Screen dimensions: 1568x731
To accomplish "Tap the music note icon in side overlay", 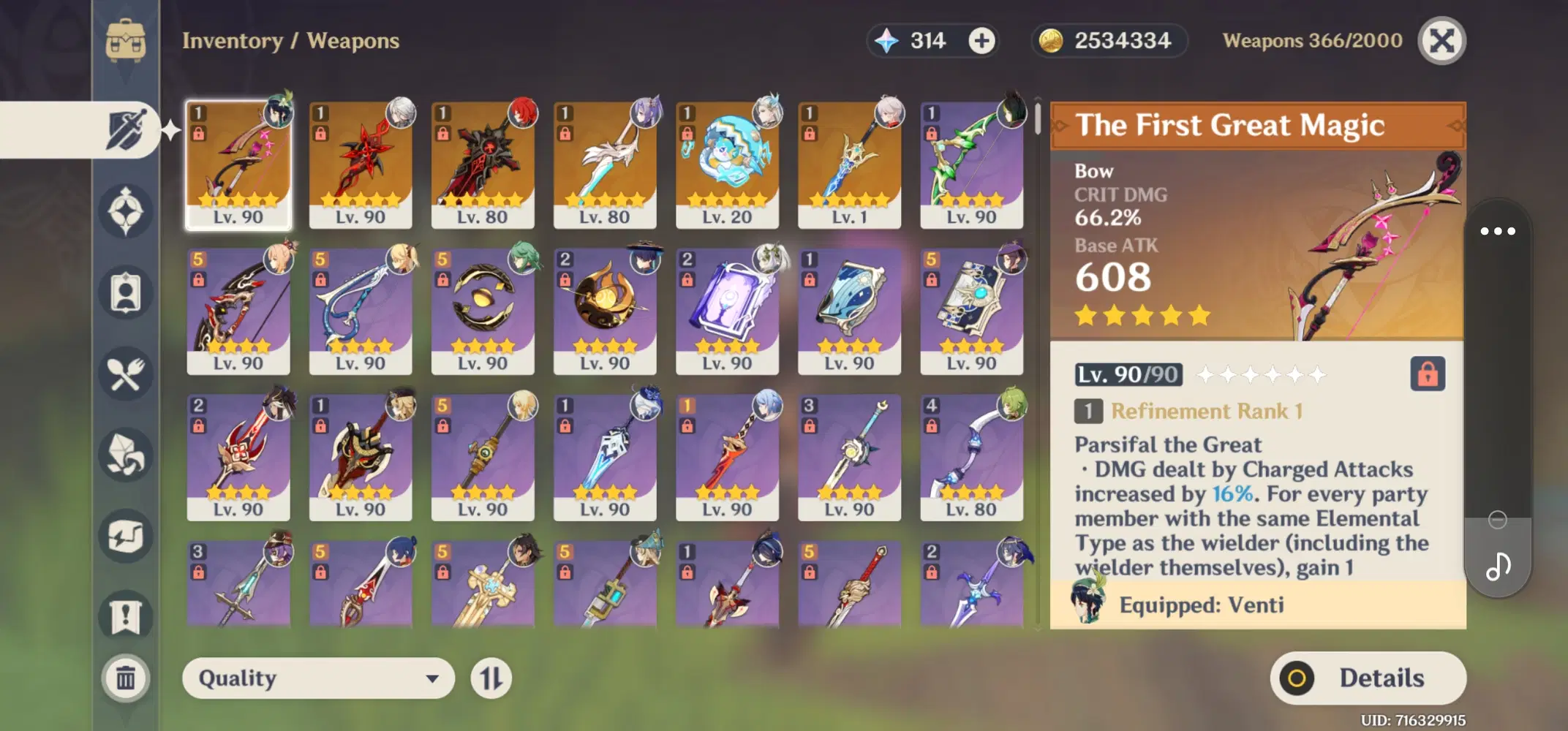I will [1498, 565].
